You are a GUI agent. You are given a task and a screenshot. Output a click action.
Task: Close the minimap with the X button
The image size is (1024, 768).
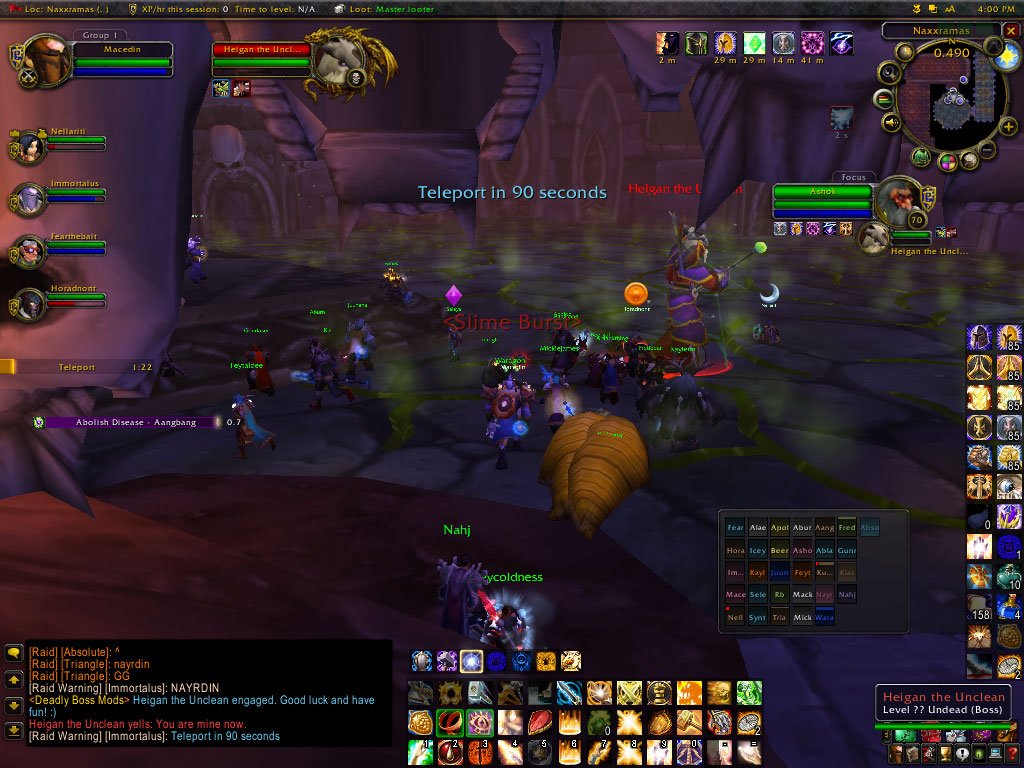1010,31
